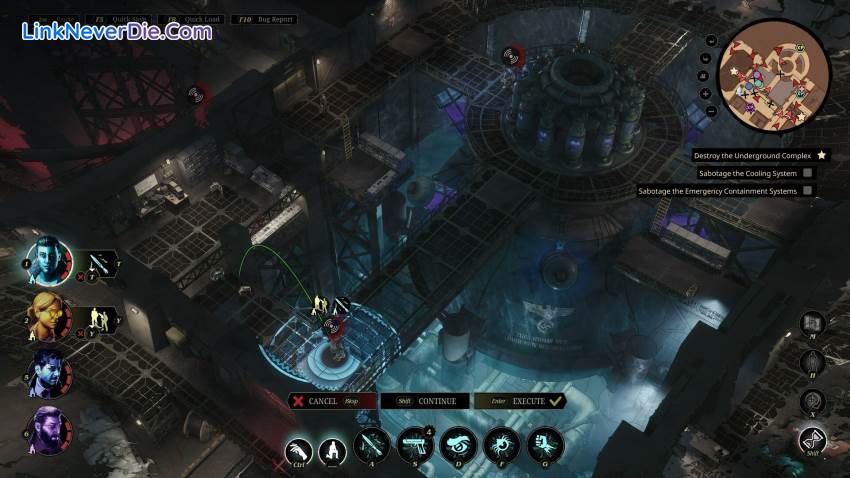The height and width of the screenshot is (478, 850).
Task: Execute the queued plan
Action: coord(520,401)
